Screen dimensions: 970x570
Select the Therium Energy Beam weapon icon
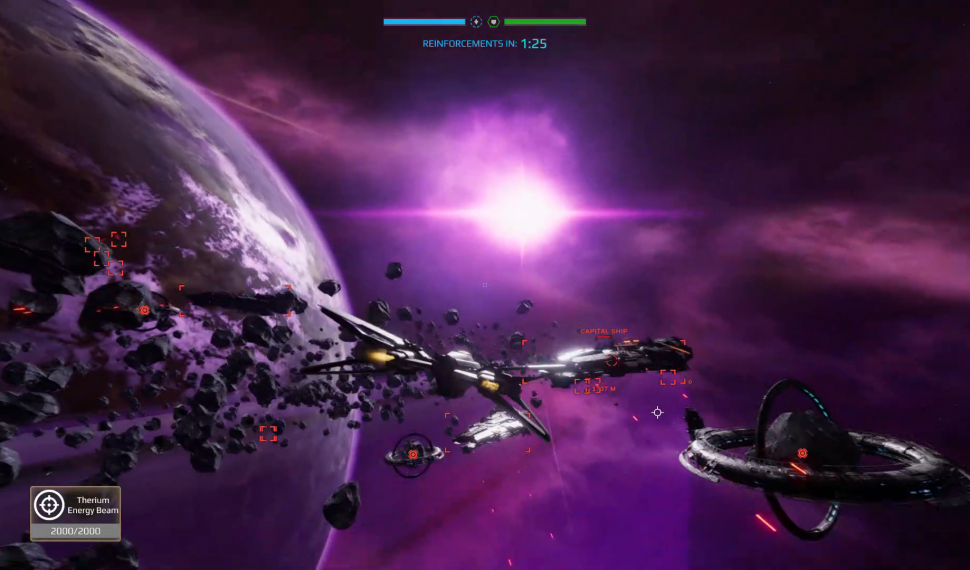49,505
